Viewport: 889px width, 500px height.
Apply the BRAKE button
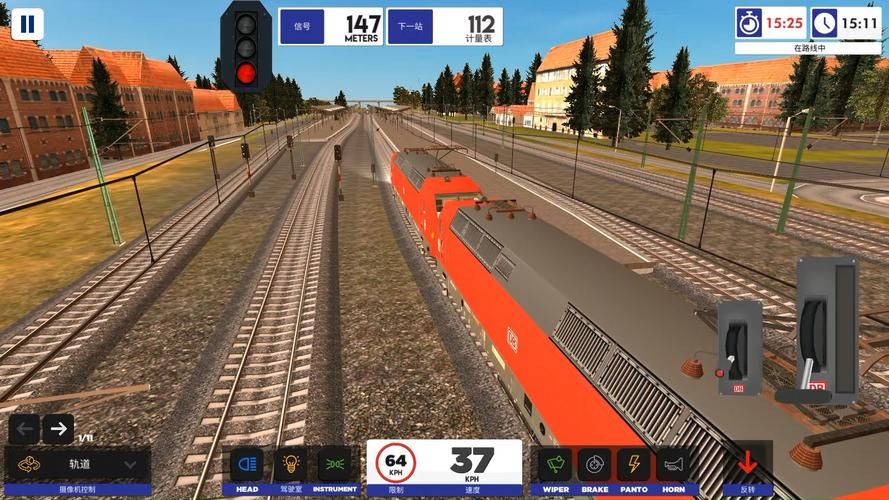click(x=595, y=465)
